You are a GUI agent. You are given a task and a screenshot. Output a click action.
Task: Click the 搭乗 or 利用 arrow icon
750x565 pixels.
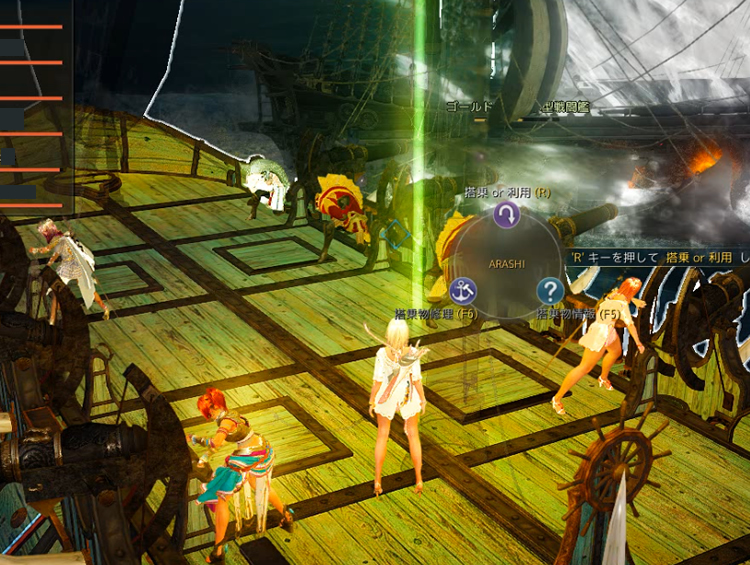(507, 214)
